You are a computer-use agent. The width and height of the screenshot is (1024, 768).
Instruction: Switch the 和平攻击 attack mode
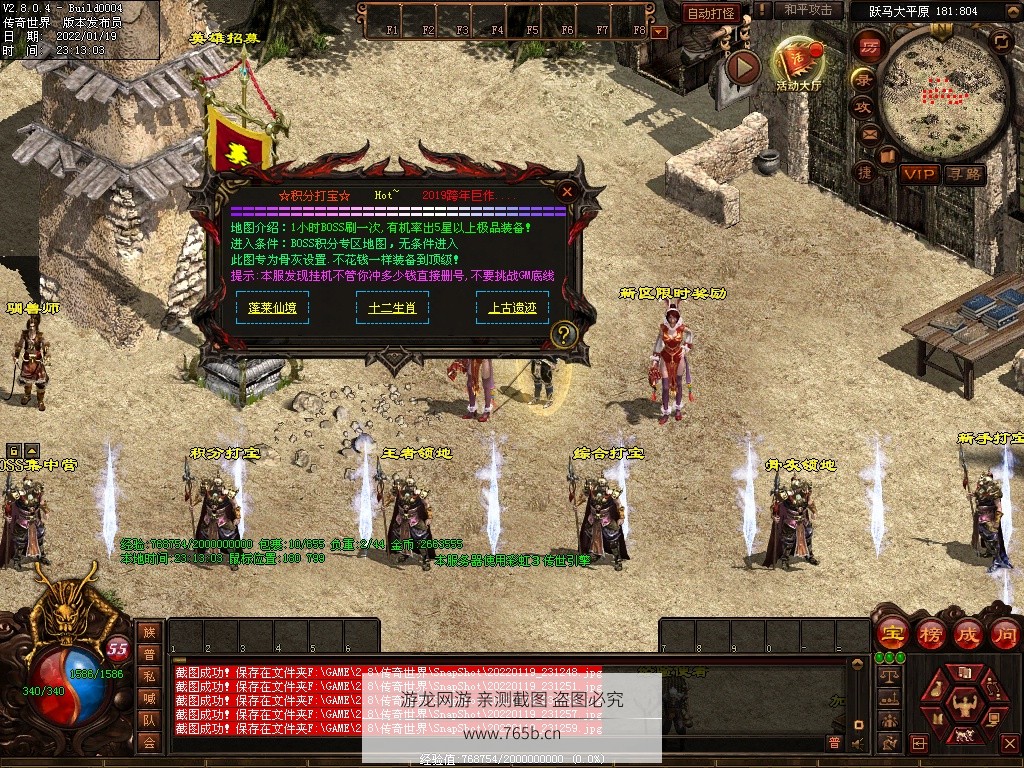[x=809, y=11]
